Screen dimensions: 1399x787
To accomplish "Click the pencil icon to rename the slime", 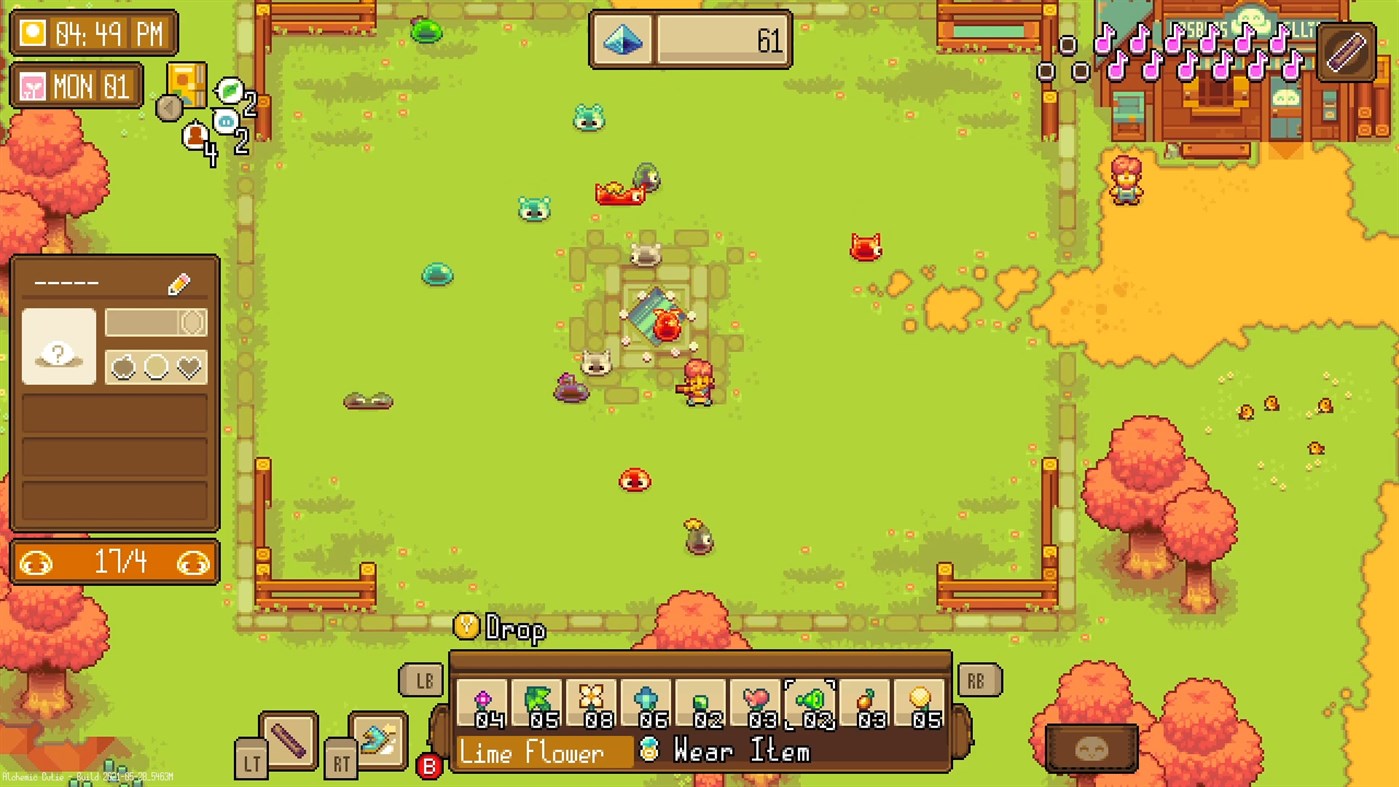I will pos(178,284).
